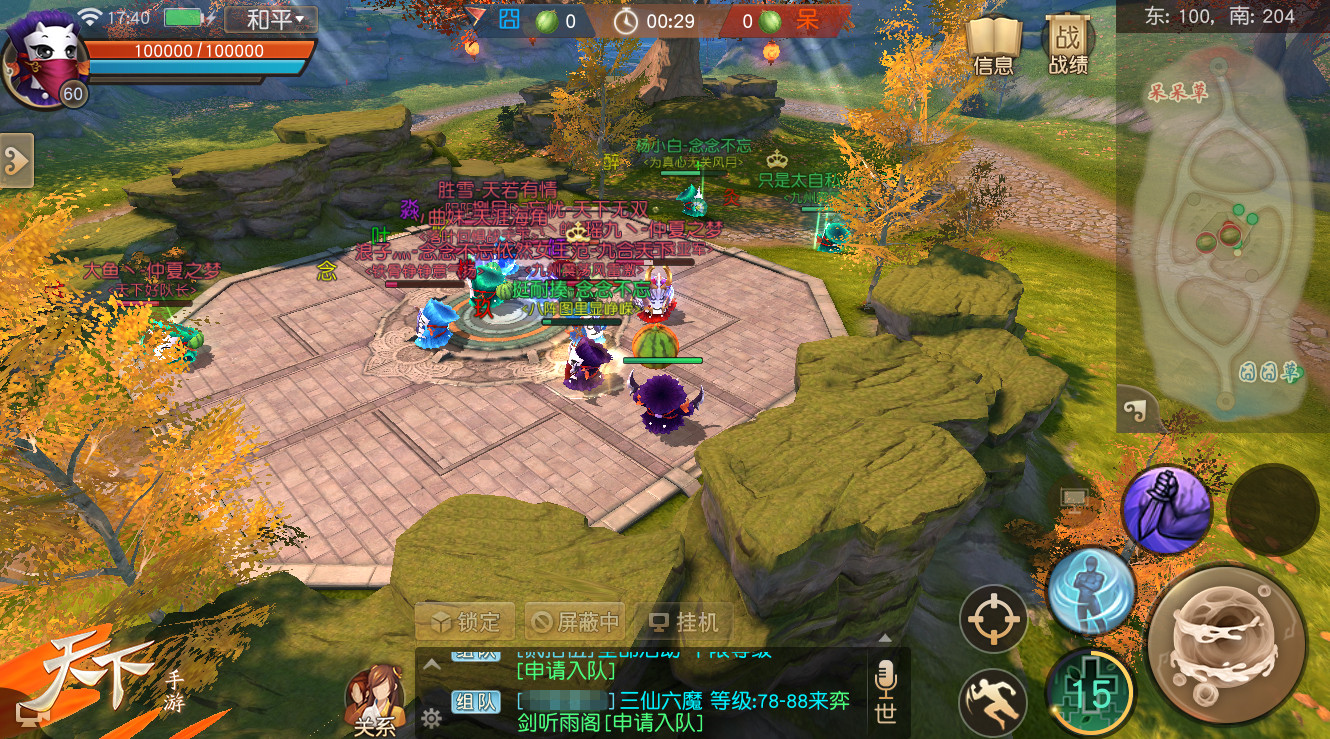Collapse the minimap with the swirl tab
The height and width of the screenshot is (739, 1330).
1136,410
